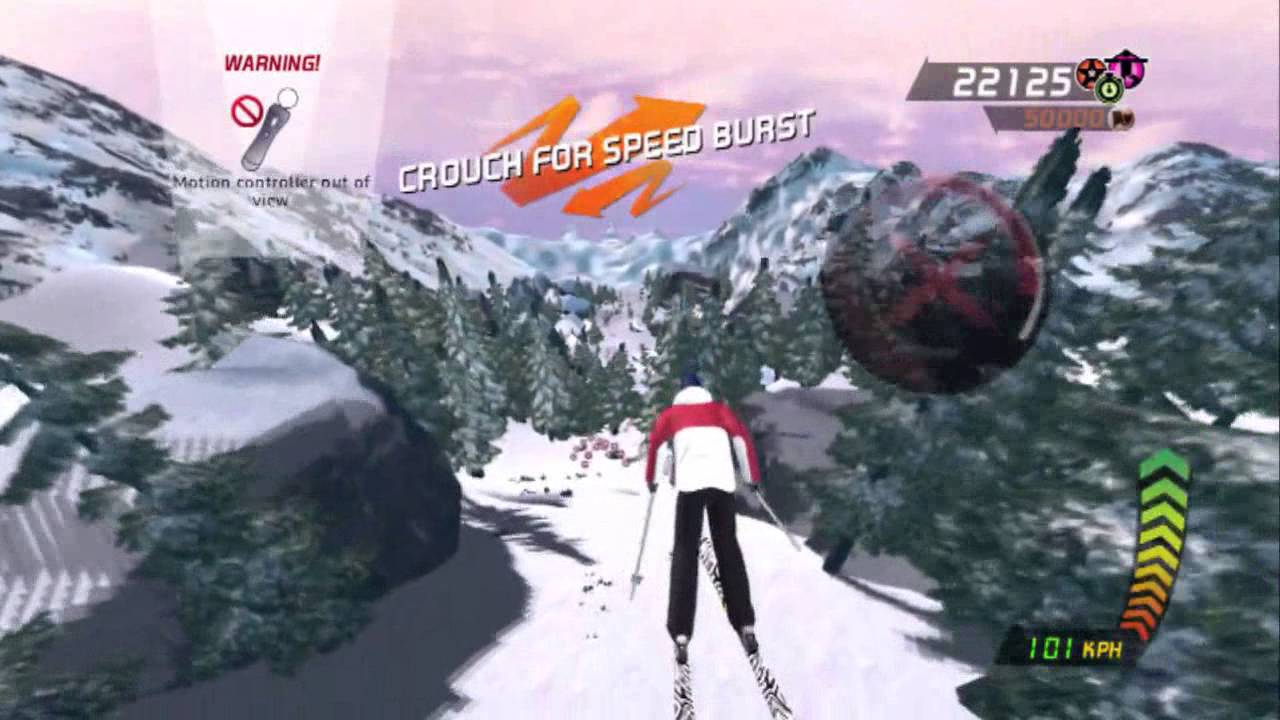The image size is (1280, 720).
Task: Select the purple torii gate emblem
Action: coord(1127,70)
